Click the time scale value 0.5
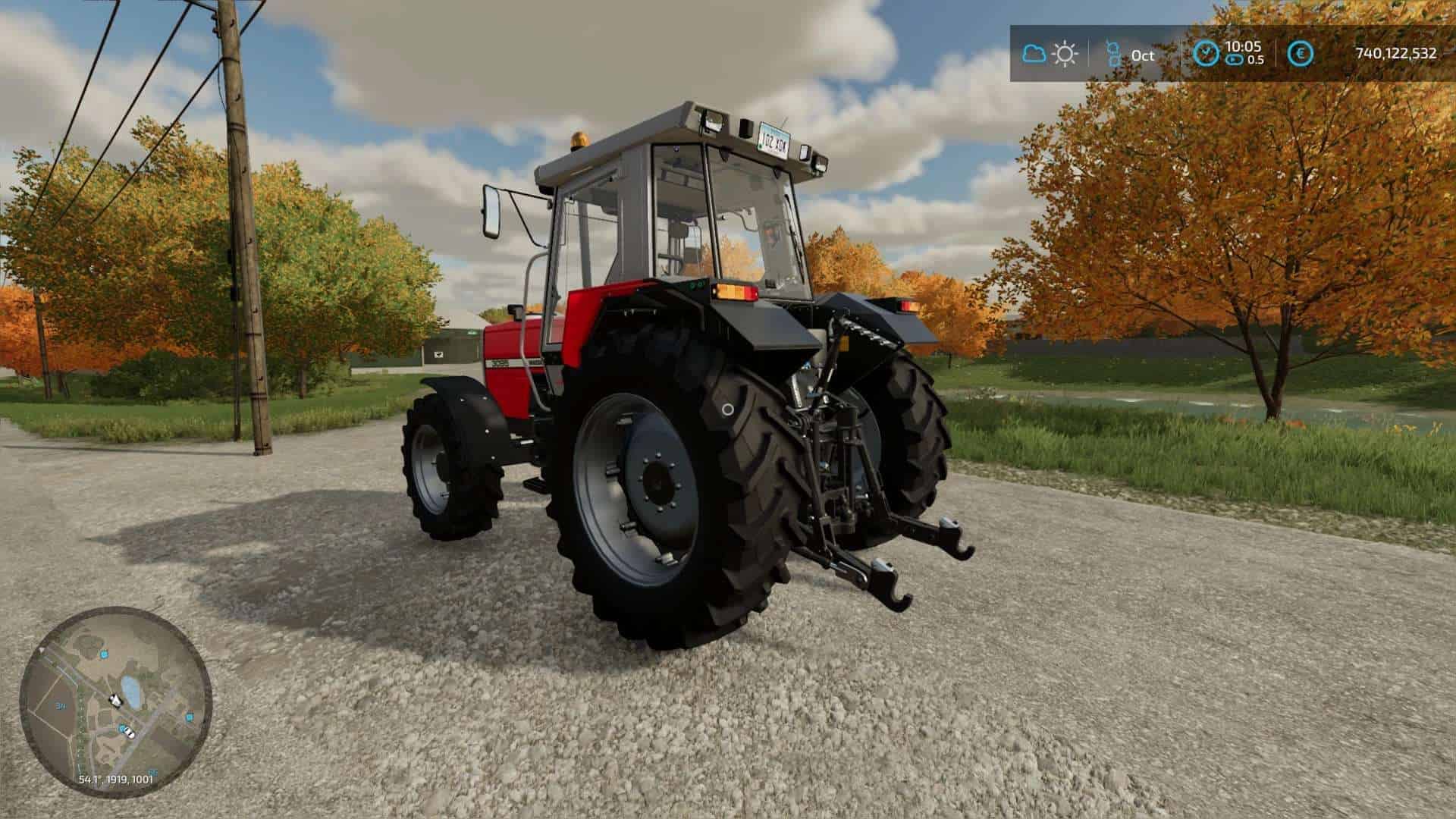 [x=1256, y=60]
